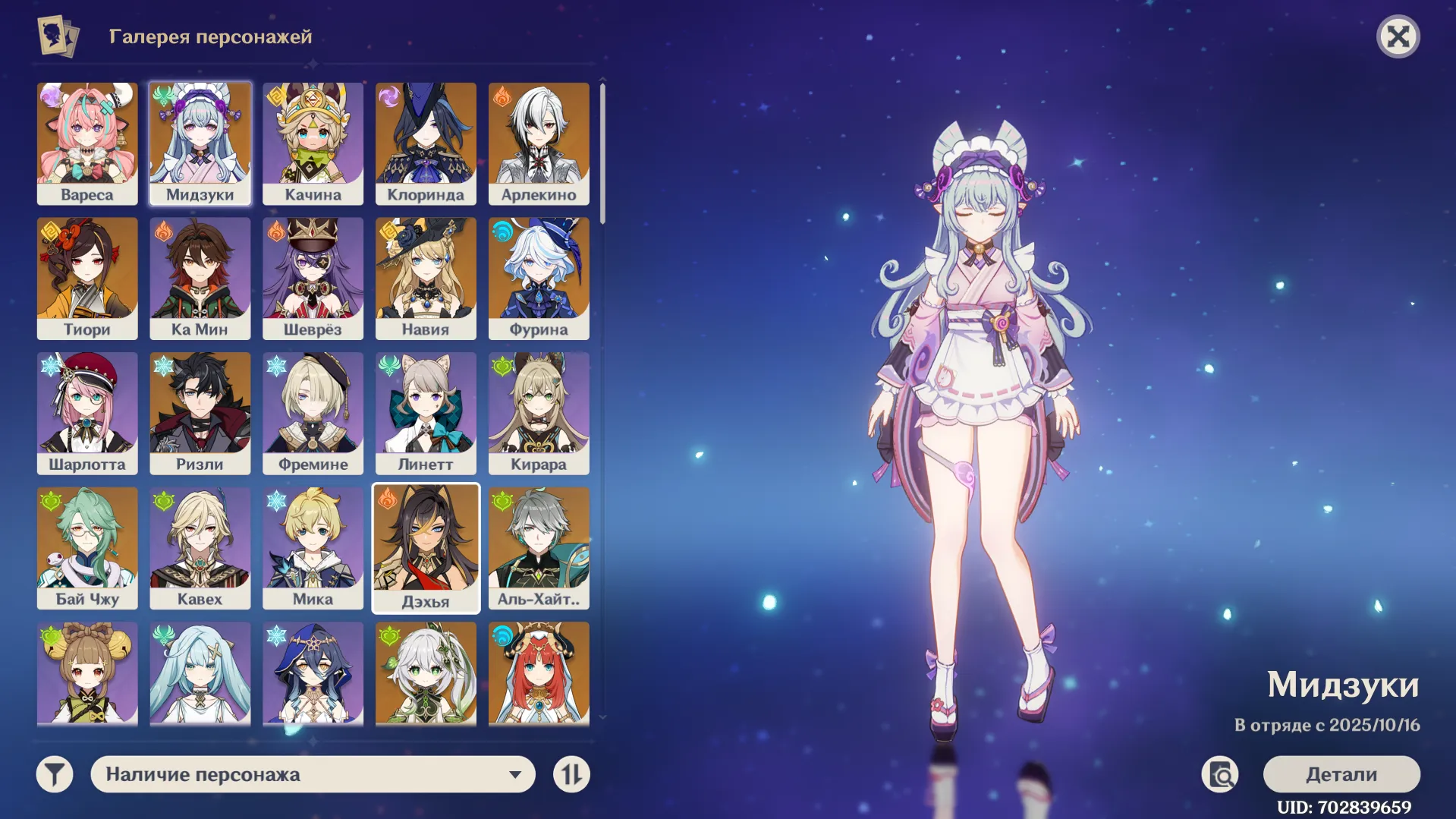
Task: Select Навия from the gallery
Action: pyautogui.click(x=426, y=277)
